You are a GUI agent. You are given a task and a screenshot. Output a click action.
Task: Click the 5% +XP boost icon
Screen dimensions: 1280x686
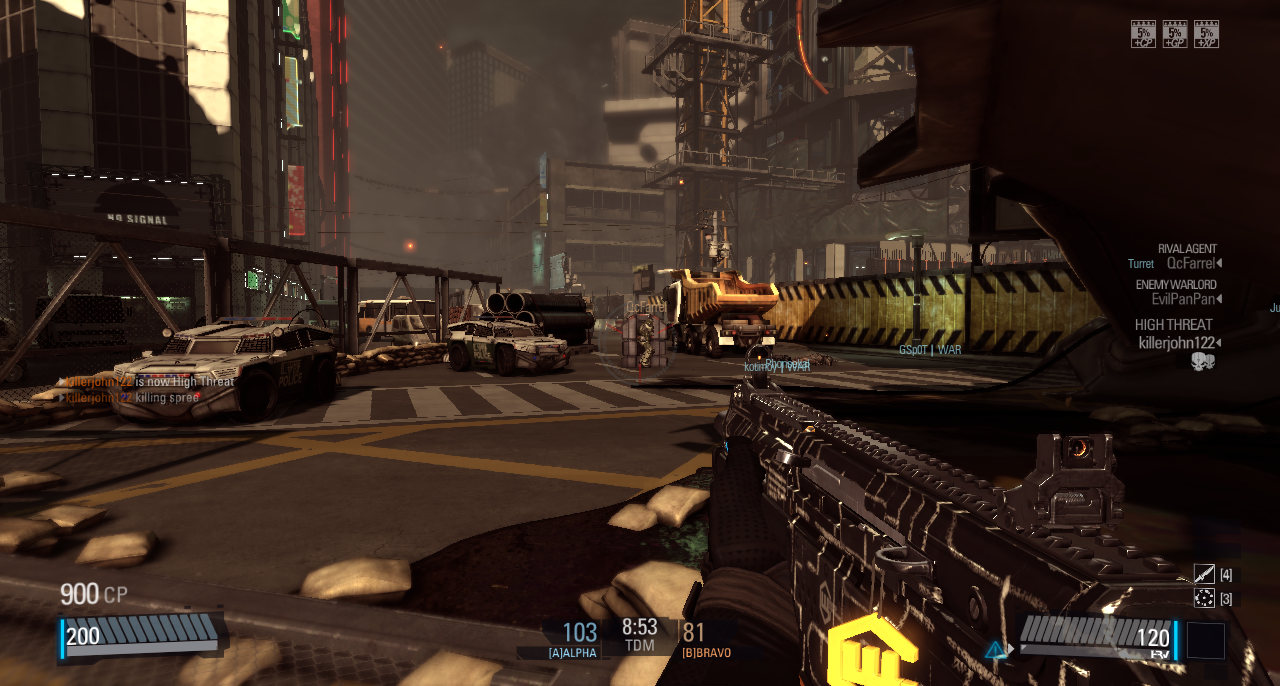1206,34
